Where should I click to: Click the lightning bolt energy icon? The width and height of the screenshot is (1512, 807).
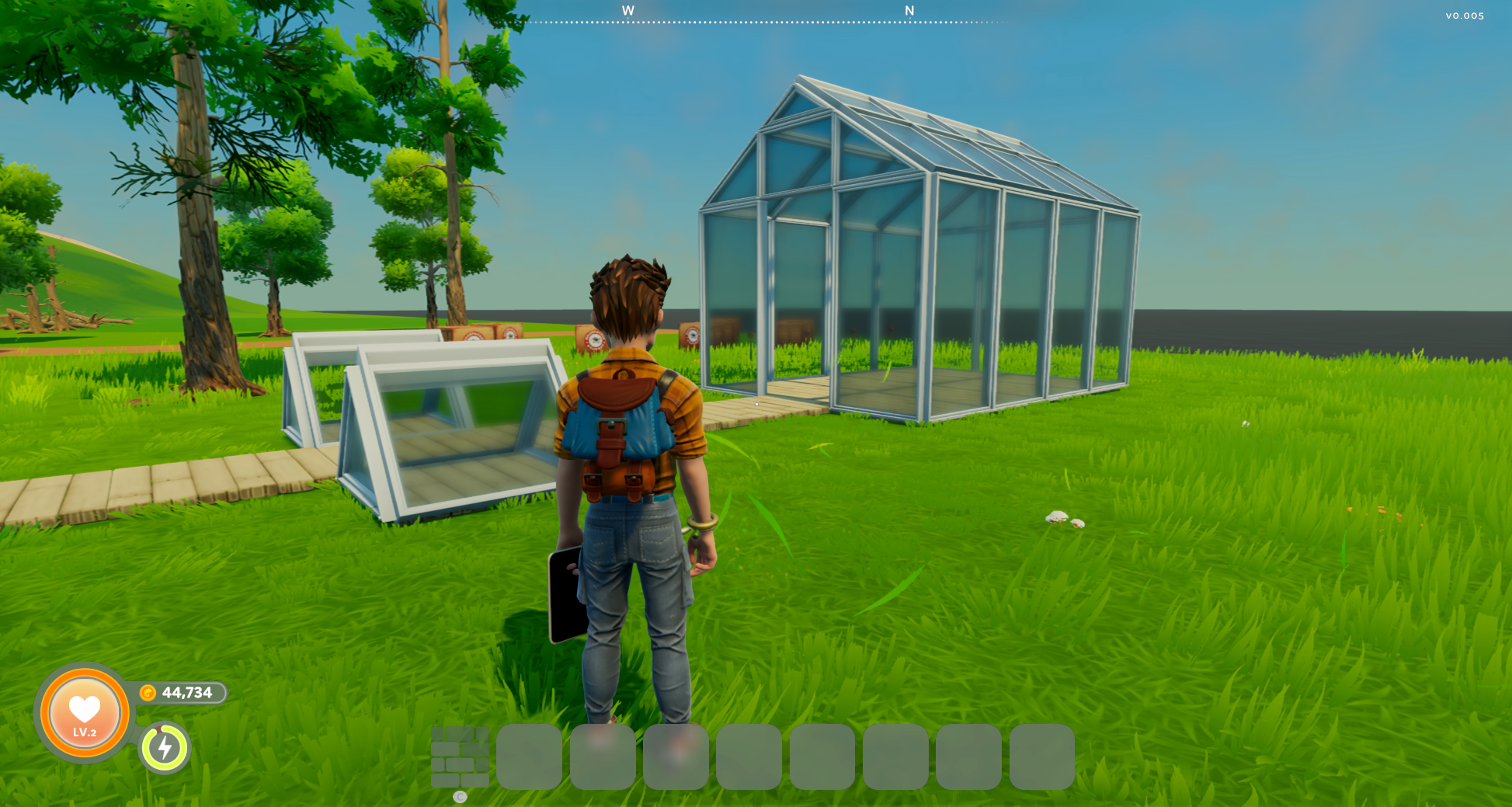coord(165,748)
